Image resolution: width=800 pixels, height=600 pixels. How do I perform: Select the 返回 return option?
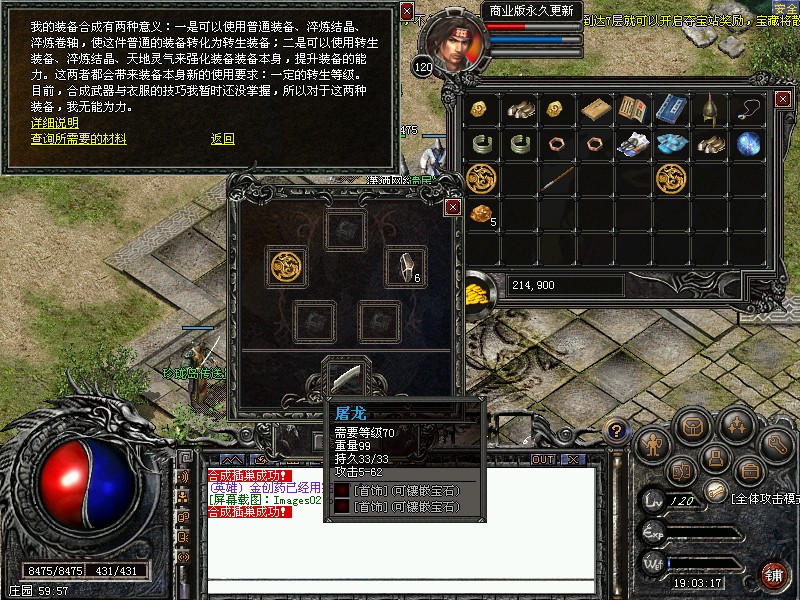222,139
